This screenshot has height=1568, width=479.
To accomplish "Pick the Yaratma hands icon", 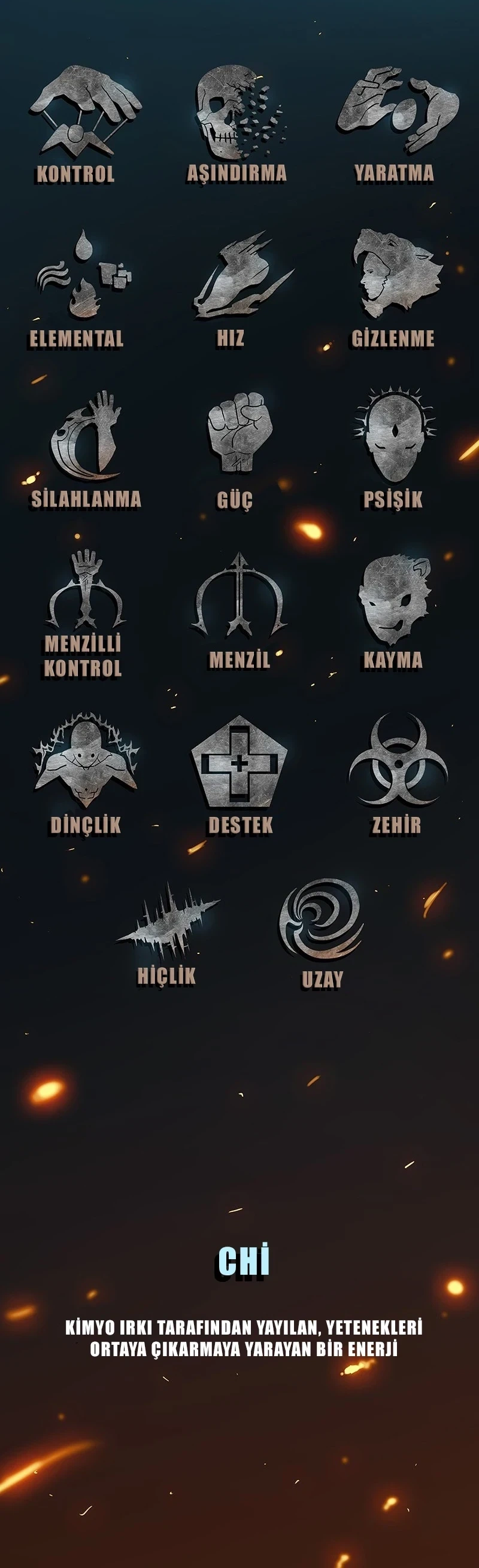I will [x=396, y=110].
